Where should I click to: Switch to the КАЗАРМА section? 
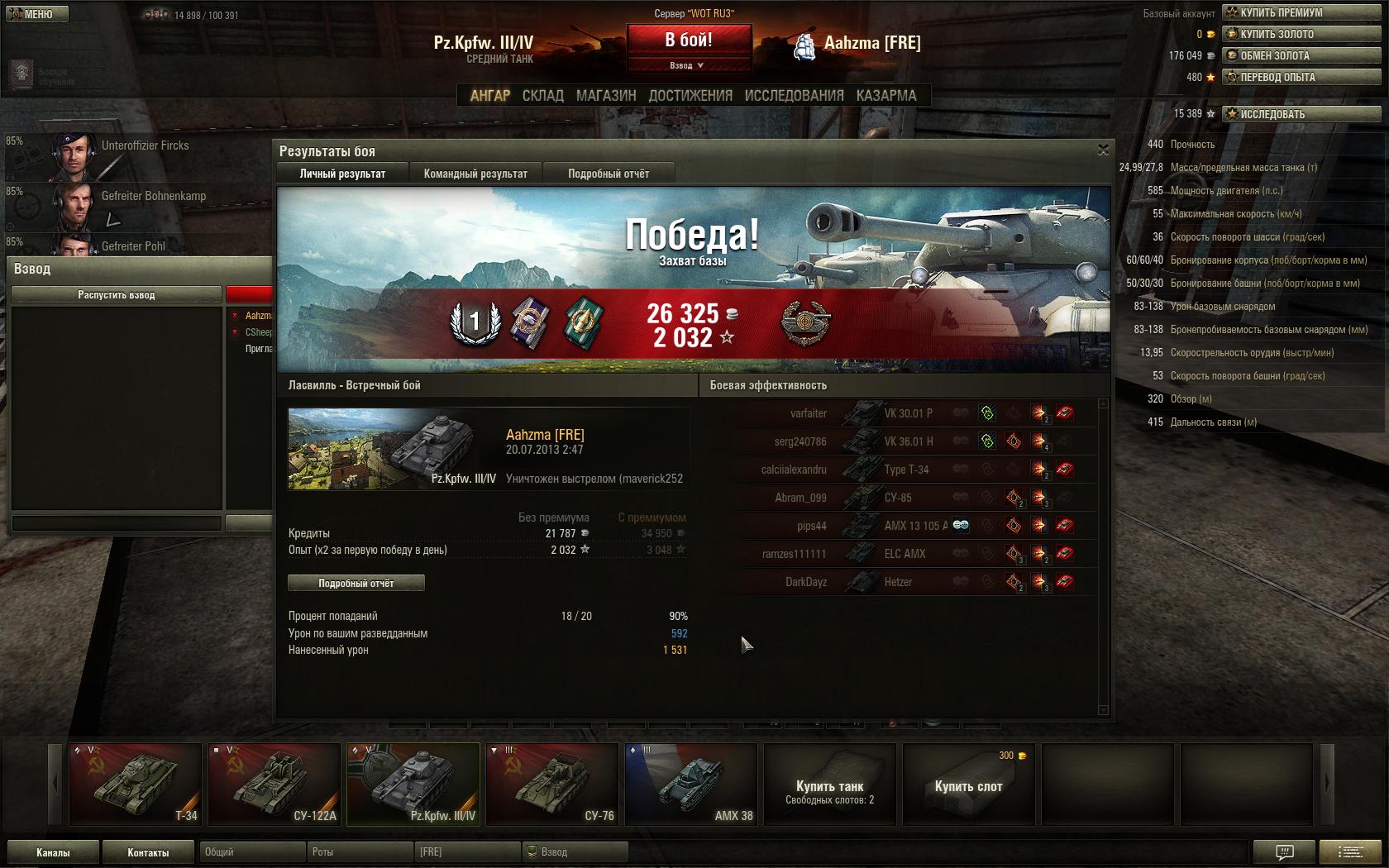[x=886, y=96]
